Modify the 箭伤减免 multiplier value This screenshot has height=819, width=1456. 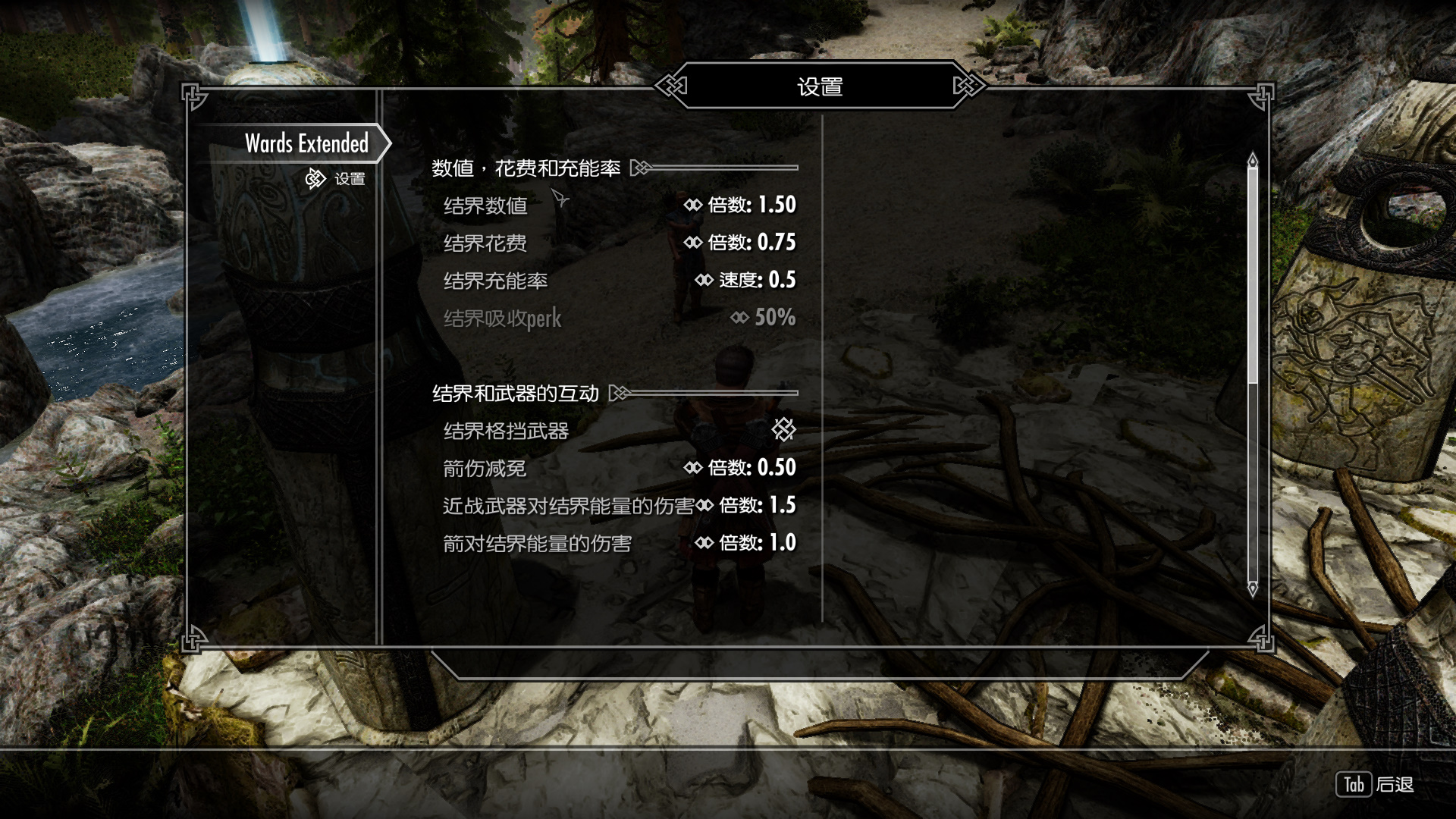(x=619, y=468)
